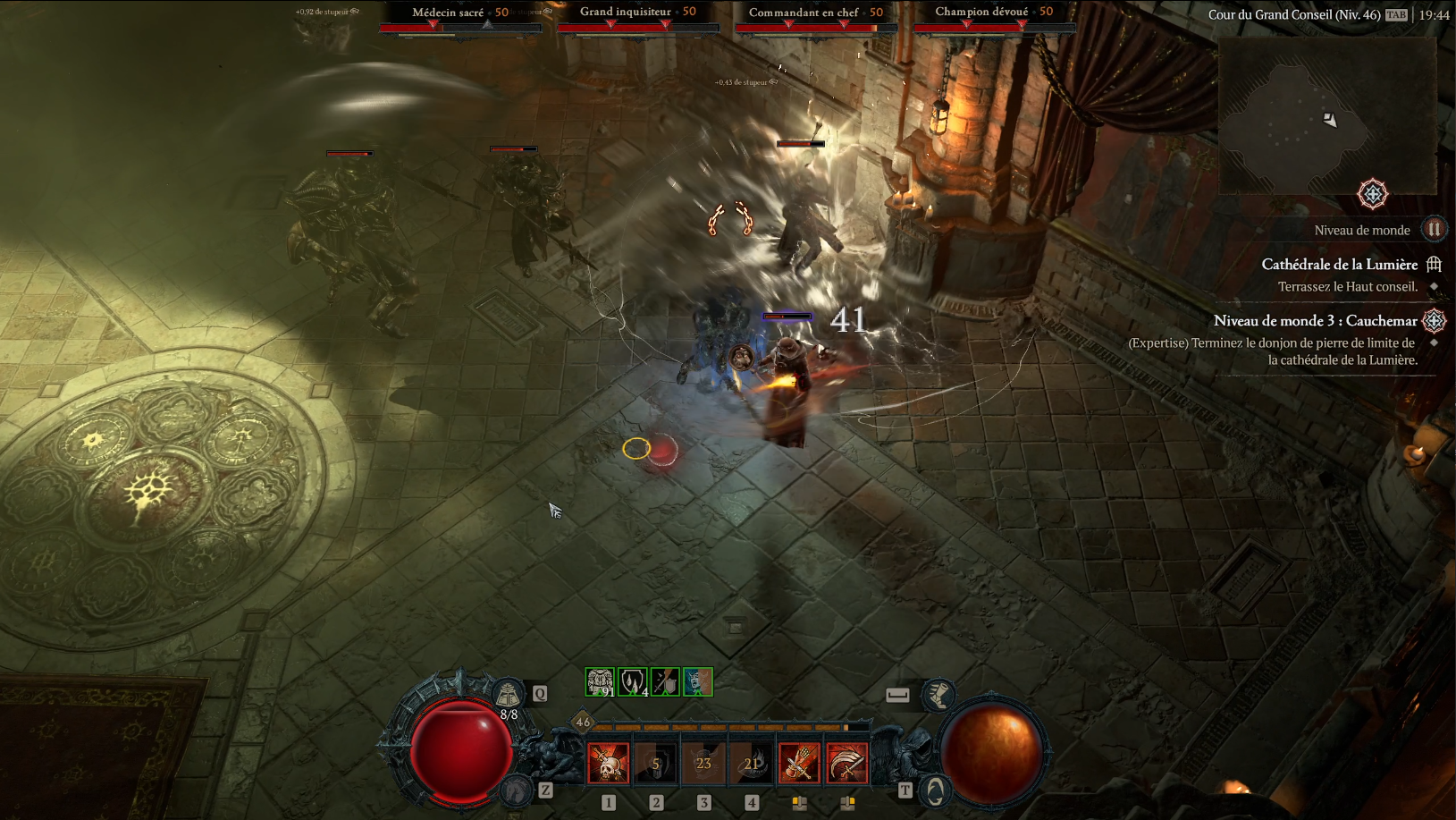Inspect the armor buff icon showing 91
This screenshot has height=820, width=1456.
[599, 681]
